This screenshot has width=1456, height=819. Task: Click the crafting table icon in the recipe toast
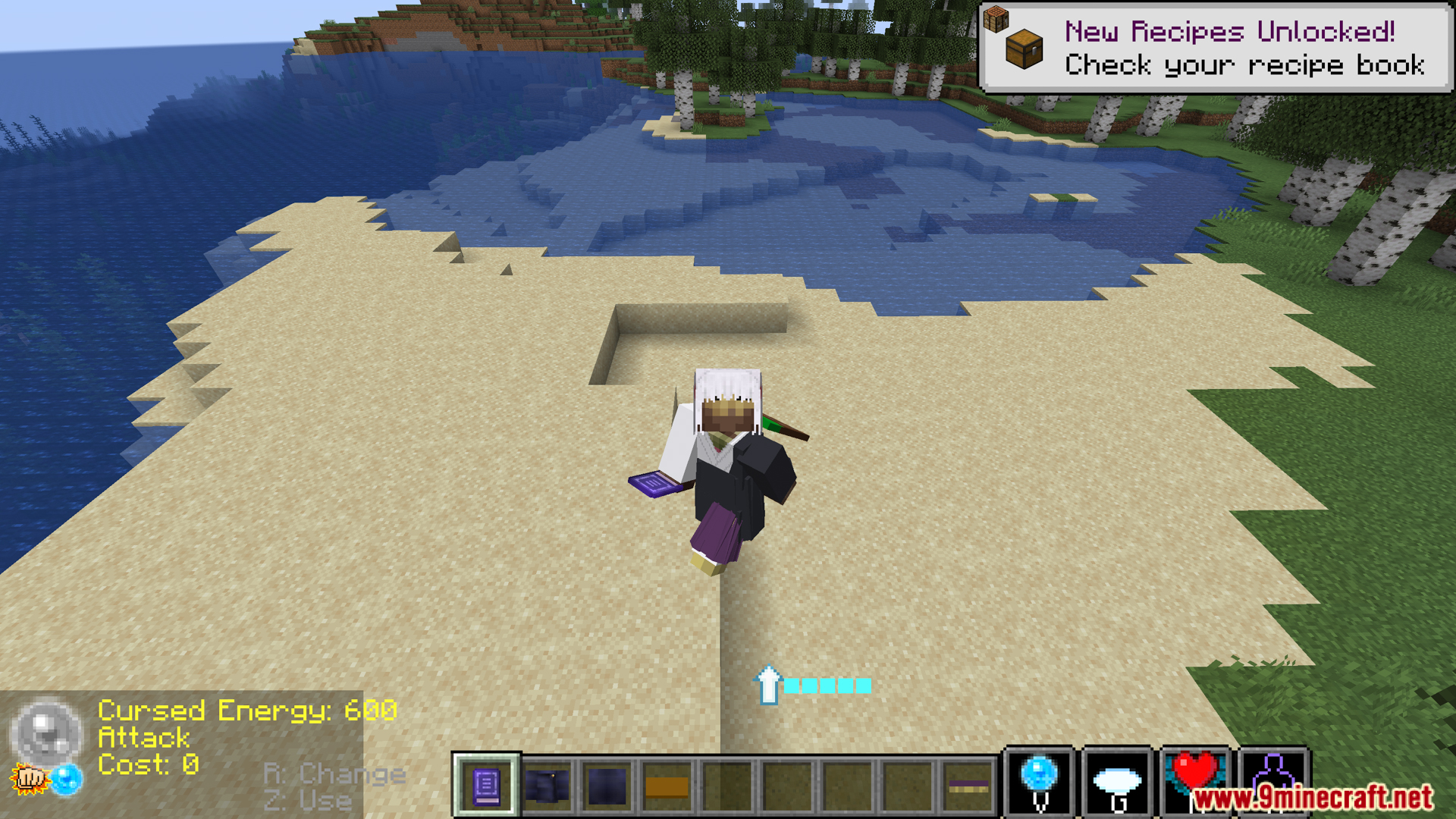pos(997,17)
